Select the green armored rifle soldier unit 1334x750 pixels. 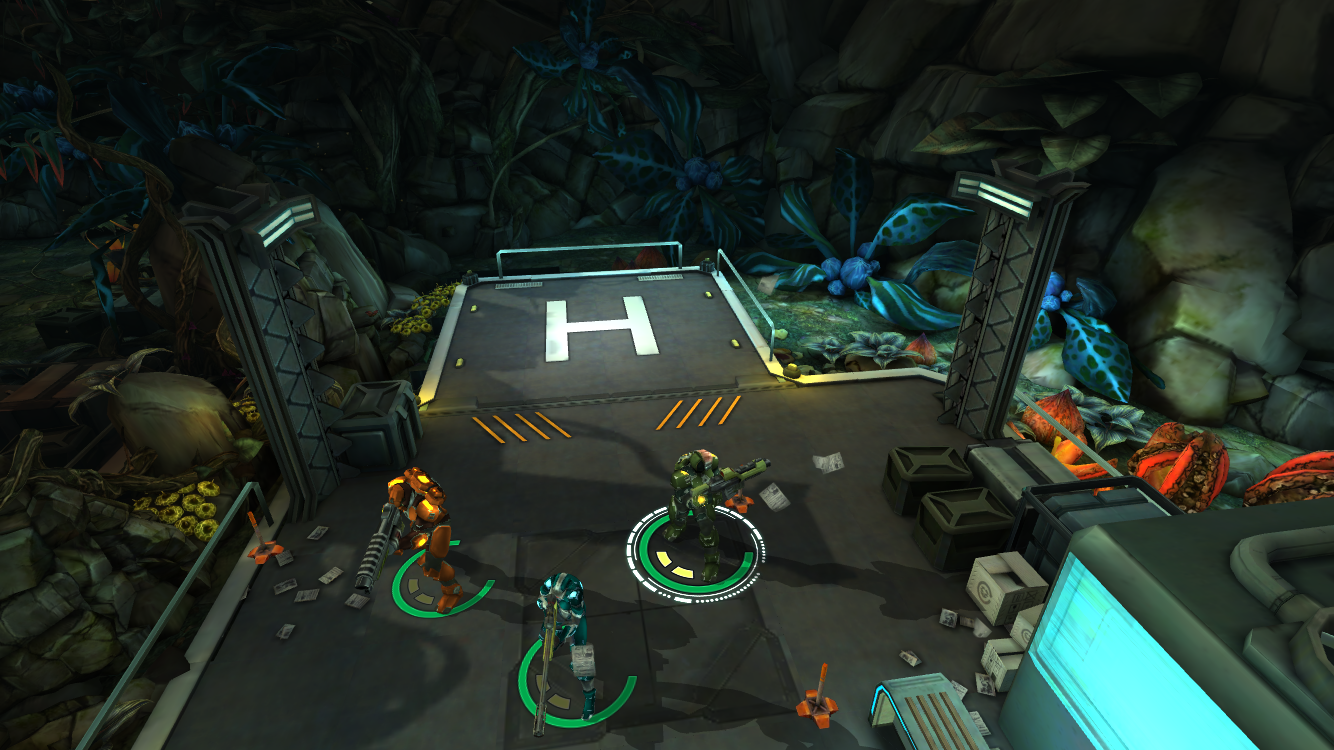(699, 512)
